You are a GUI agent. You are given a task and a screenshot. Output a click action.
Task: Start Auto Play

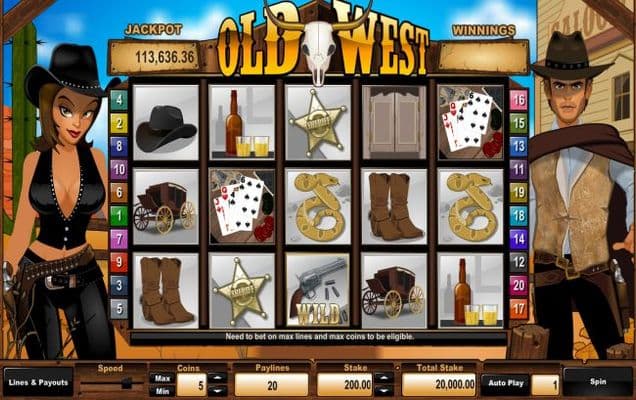(504, 383)
